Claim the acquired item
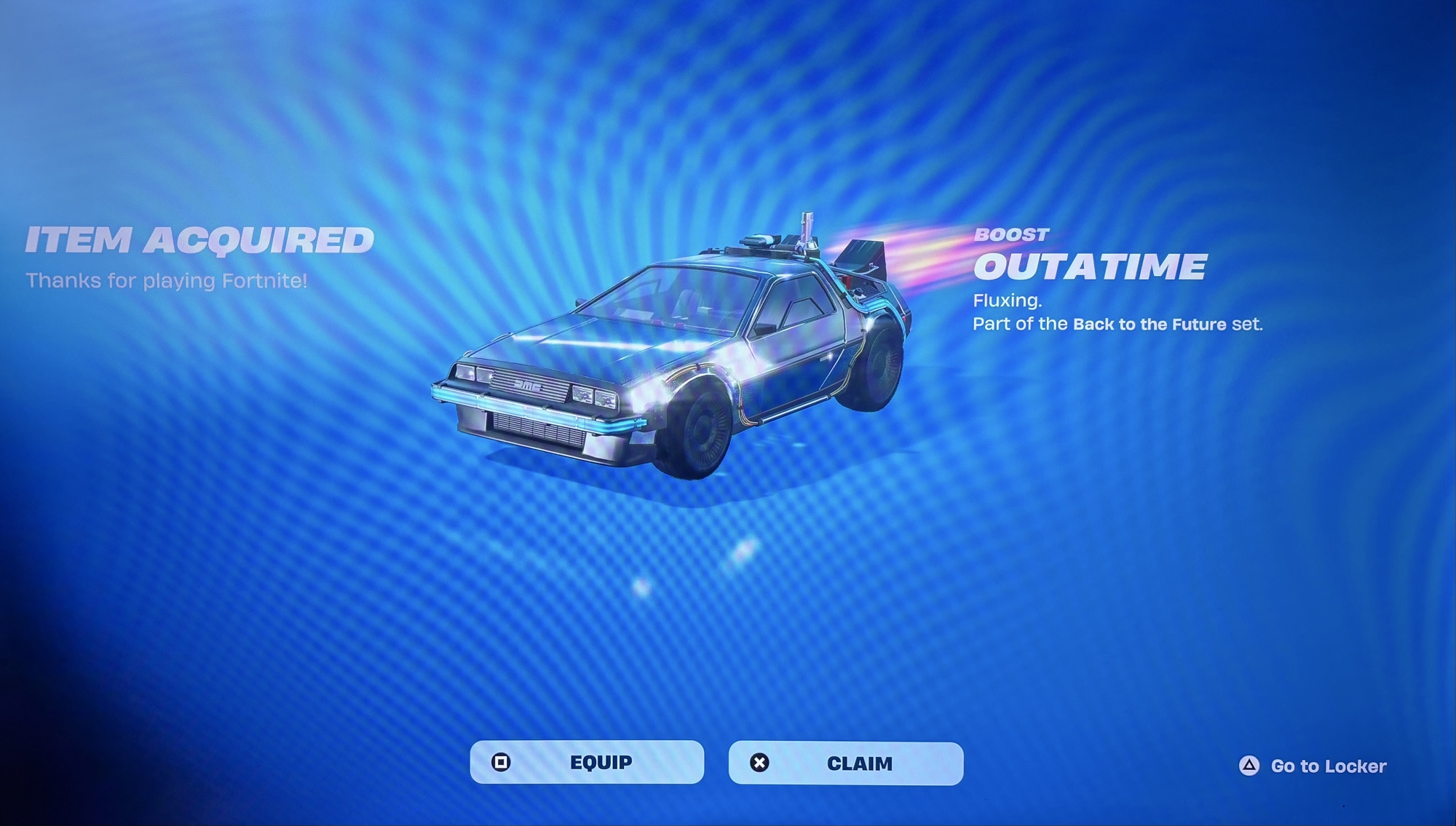 click(845, 763)
